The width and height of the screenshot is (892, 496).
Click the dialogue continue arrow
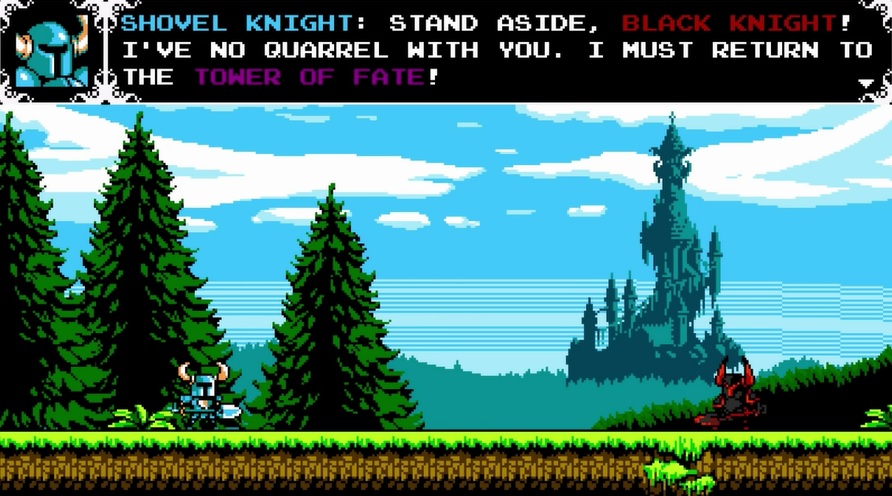866,84
